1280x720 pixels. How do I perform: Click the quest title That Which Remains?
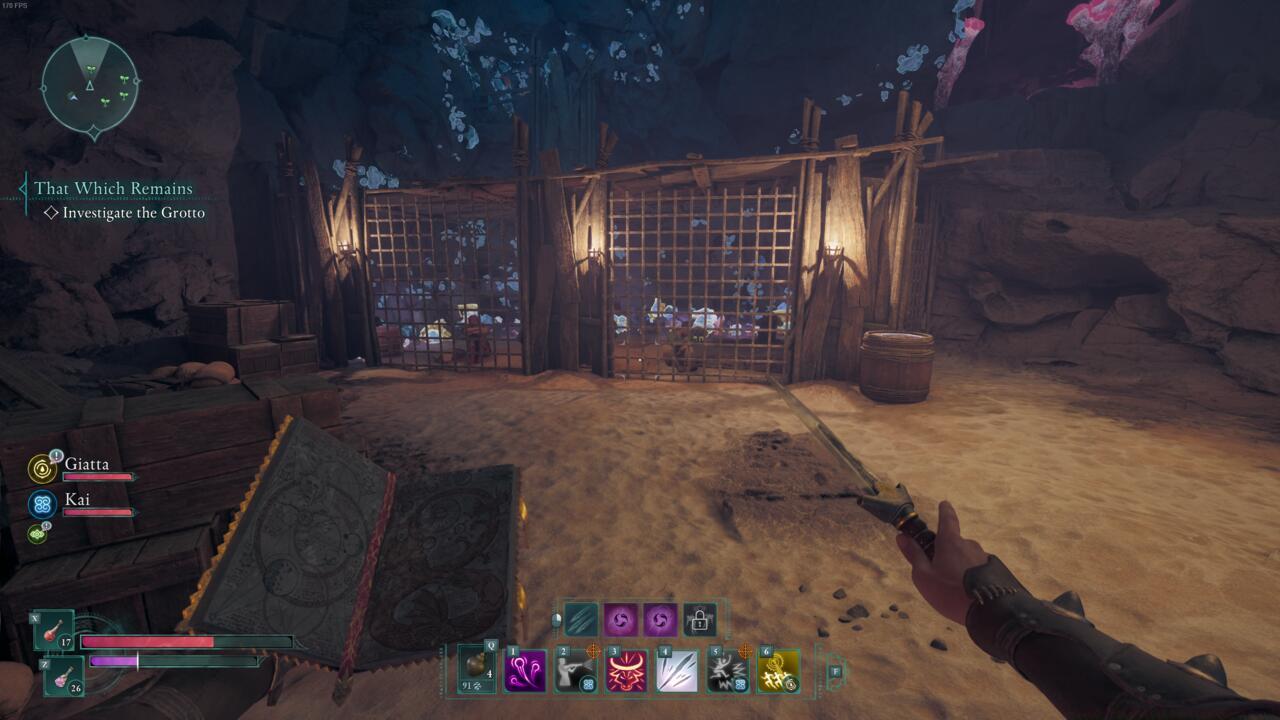pyautogui.click(x=113, y=188)
